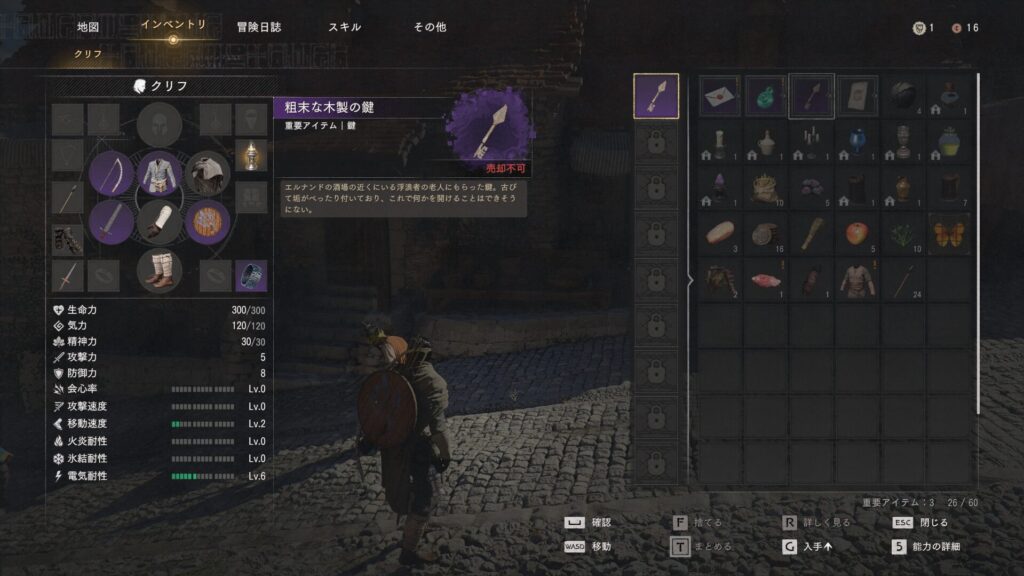Viewport: 1024px width, 576px height.
Task: Switch to the 地図 map tab
Action: (x=88, y=27)
